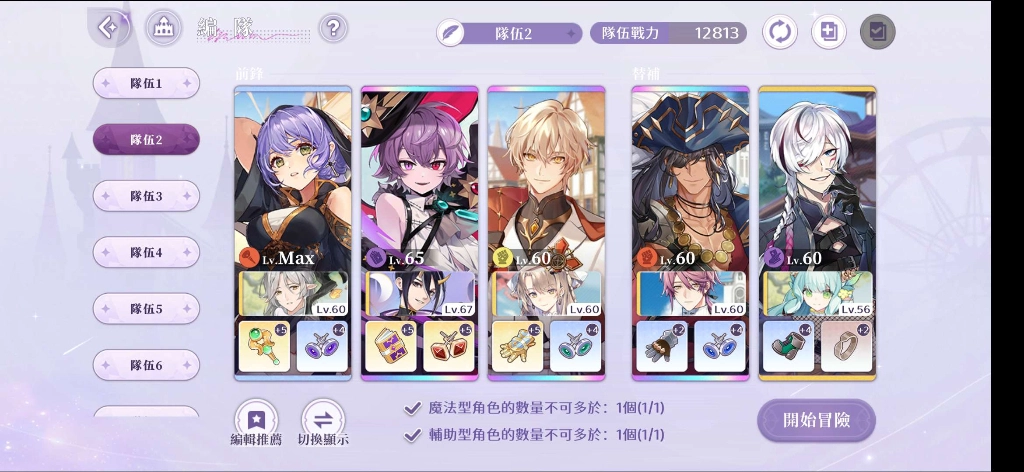Viewport: 1024px width, 472px height.
Task: Choose the 隊伍4 team tab
Action: [x=146, y=253]
